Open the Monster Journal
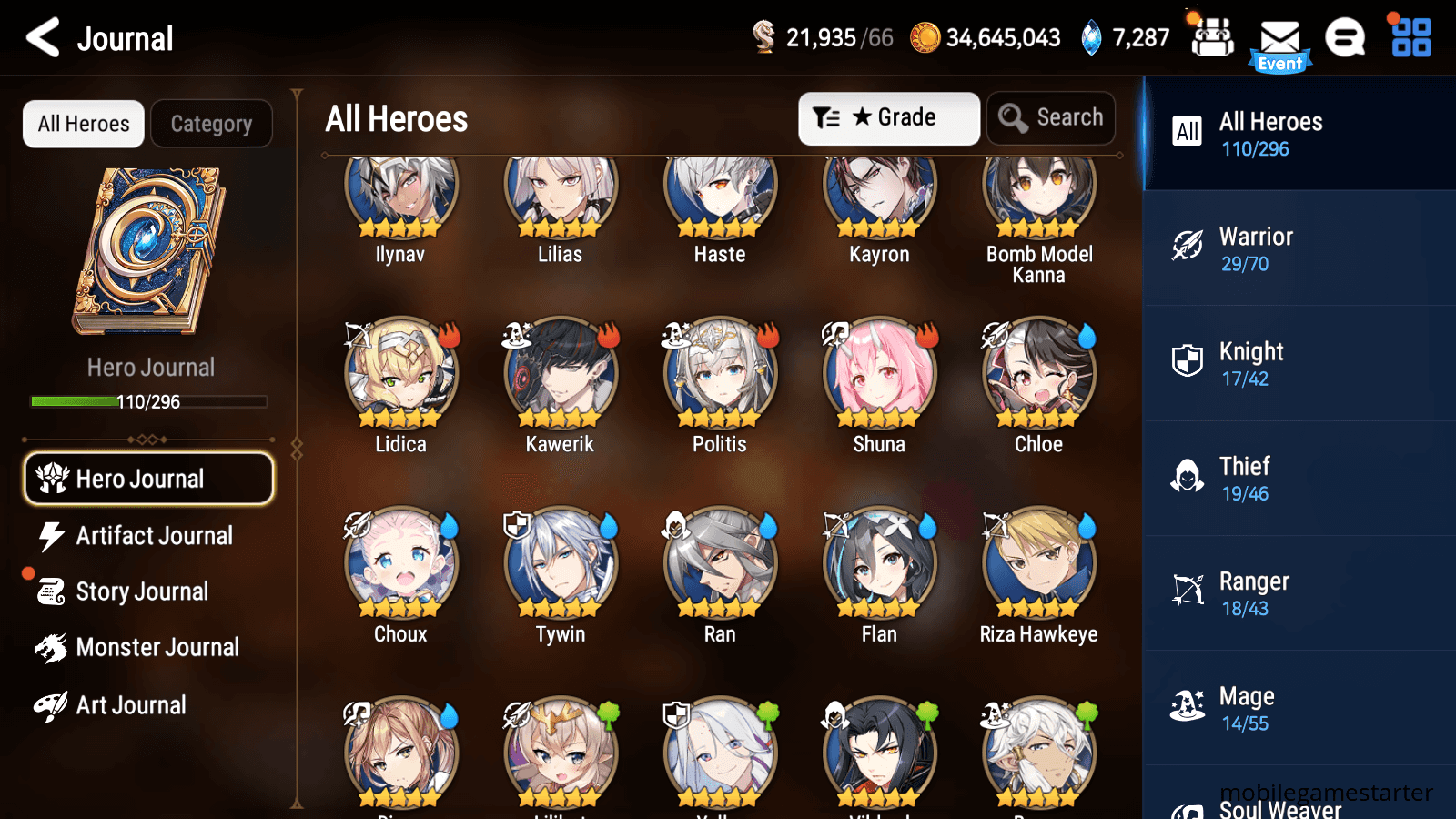 click(158, 647)
